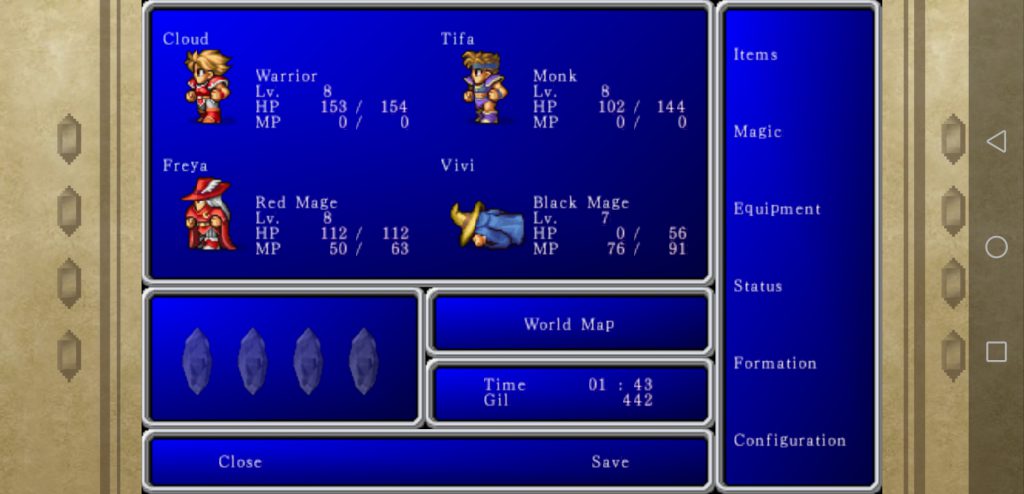Pick Vivi the Black Mage
The width and height of the screenshot is (1024, 494).
[487, 224]
